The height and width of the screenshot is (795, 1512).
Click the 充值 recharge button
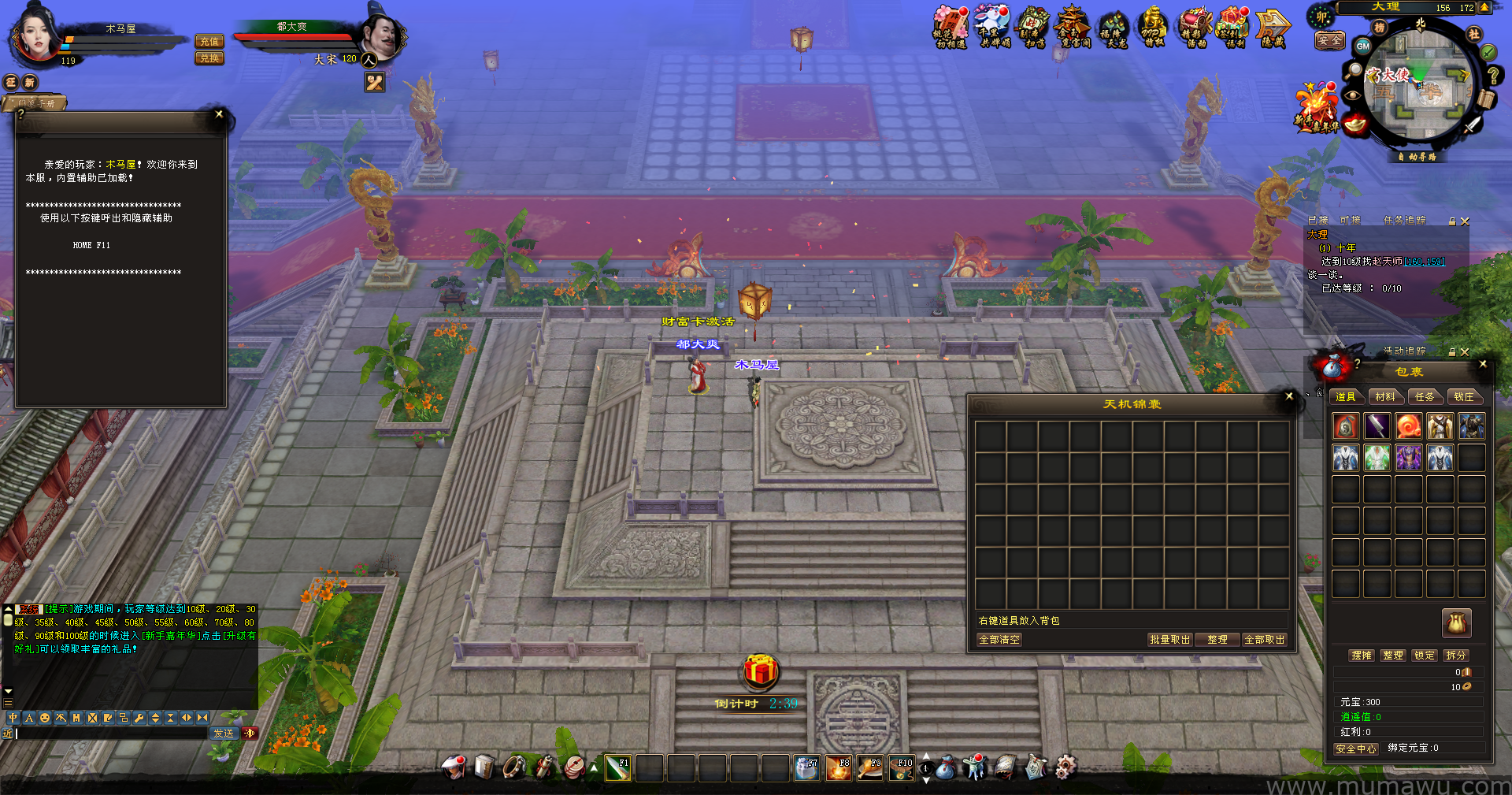[x=209, y=42]
